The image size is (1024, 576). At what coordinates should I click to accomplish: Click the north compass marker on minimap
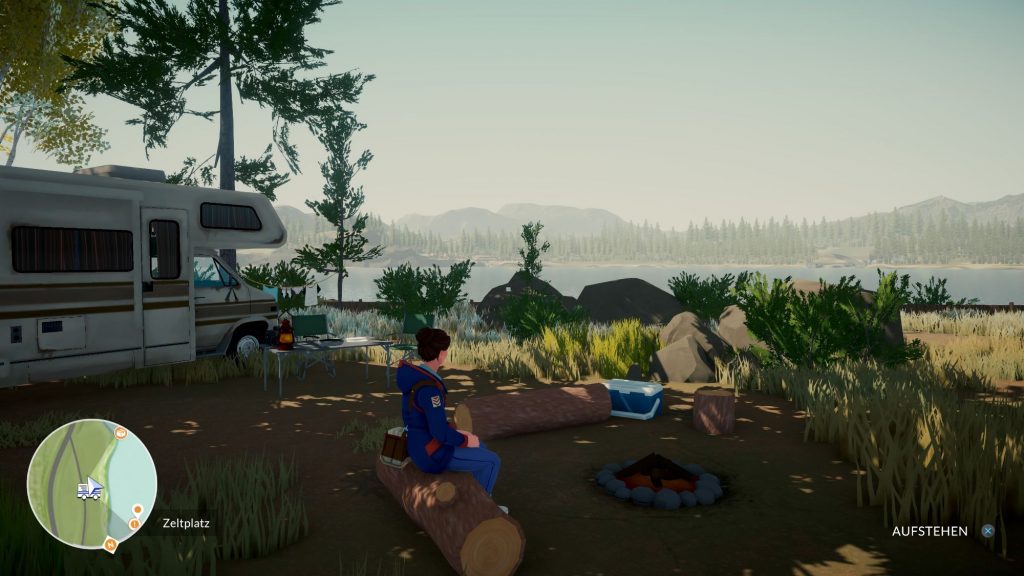109,545
